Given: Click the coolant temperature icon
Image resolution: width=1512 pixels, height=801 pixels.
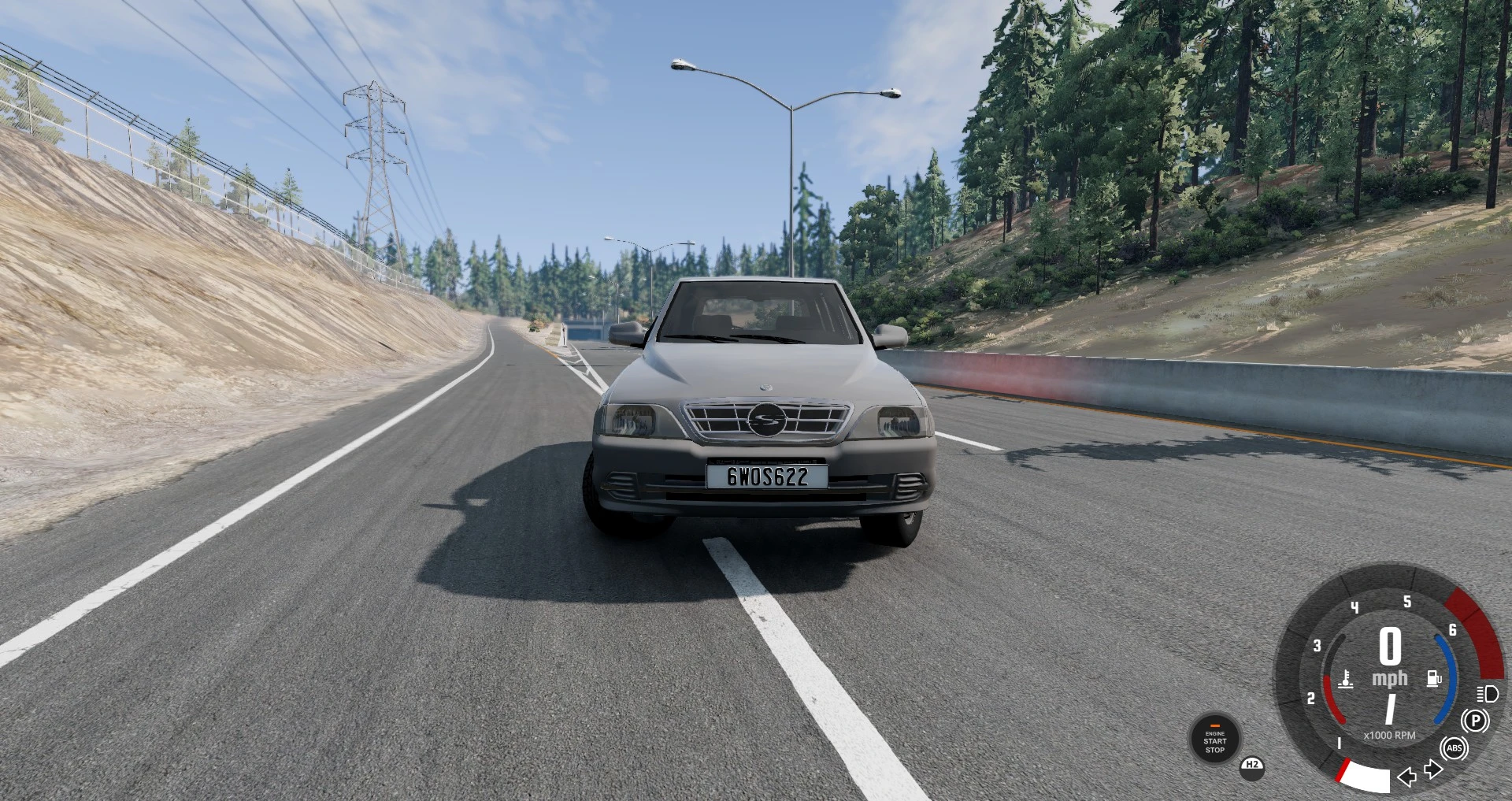Looking at the screenshot, I should coord(1346,679).
